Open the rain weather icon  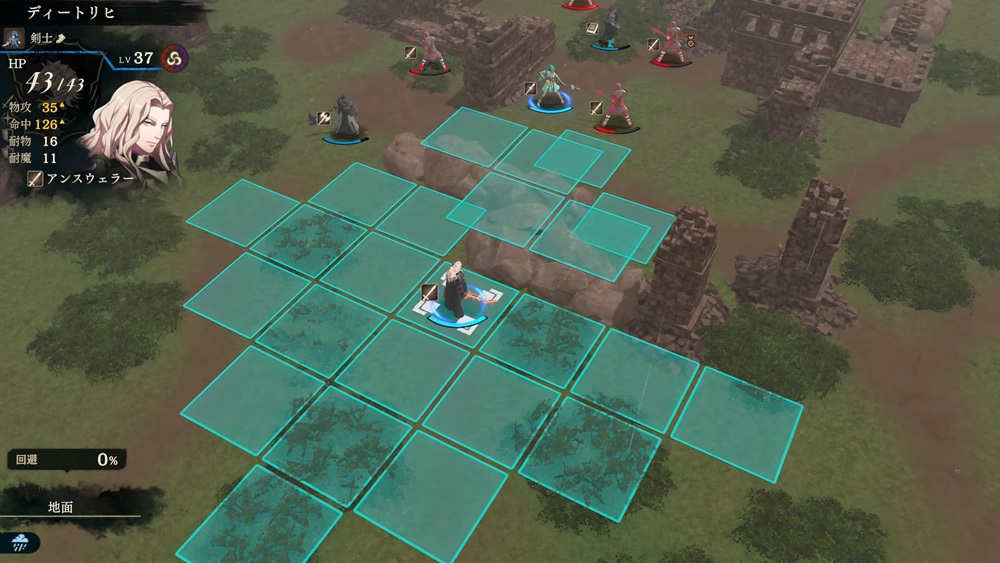pyautogui.click(x=22, y=542)
